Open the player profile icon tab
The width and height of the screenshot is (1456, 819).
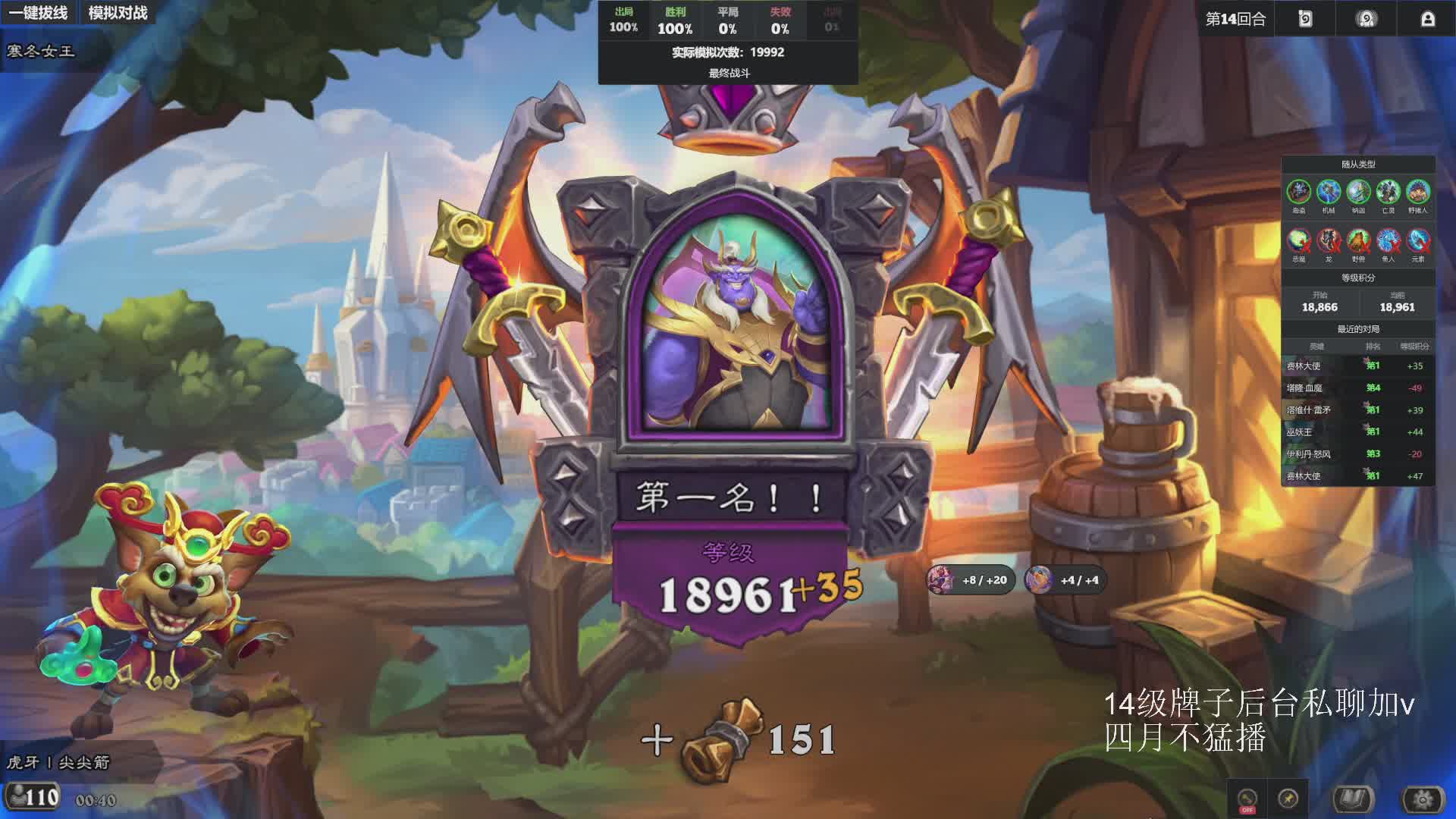pos(1427,19)
